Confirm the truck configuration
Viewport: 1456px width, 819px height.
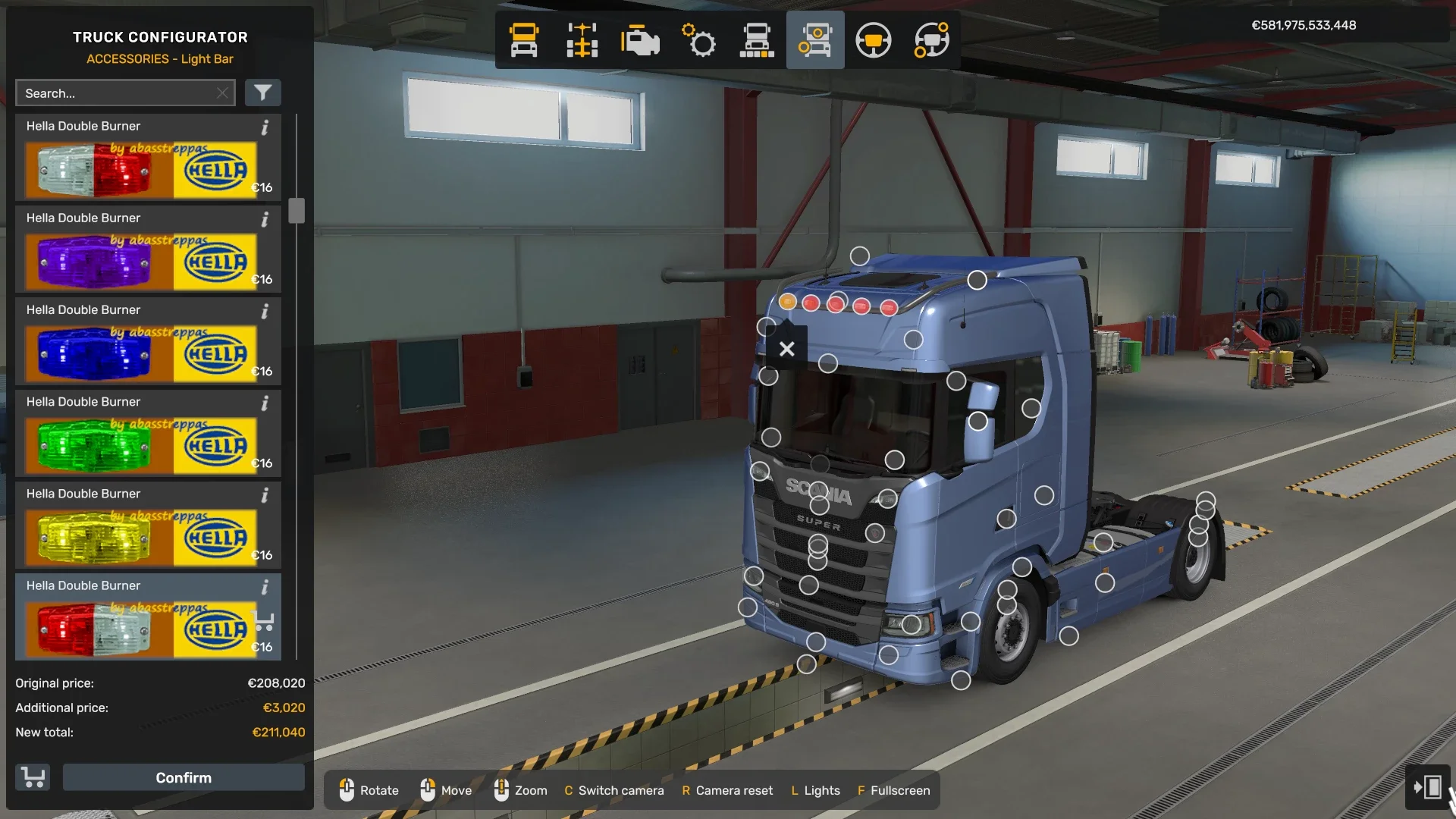point(183,777)
